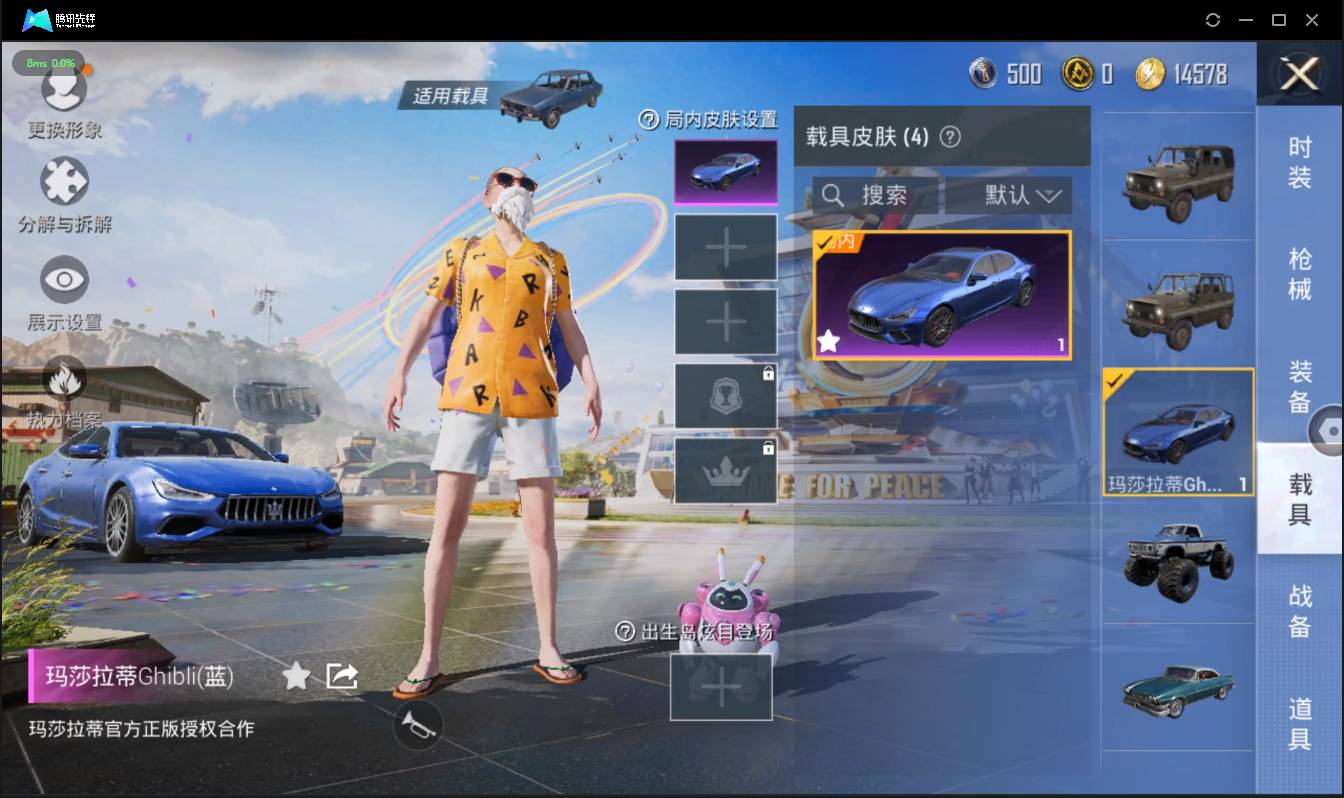Image resolution: width=1344 pixels, height=798 pixels.
Task: Choose the monster truck vehicle thumbnail
Action: pyautogui.click(x=1178, y=560)
